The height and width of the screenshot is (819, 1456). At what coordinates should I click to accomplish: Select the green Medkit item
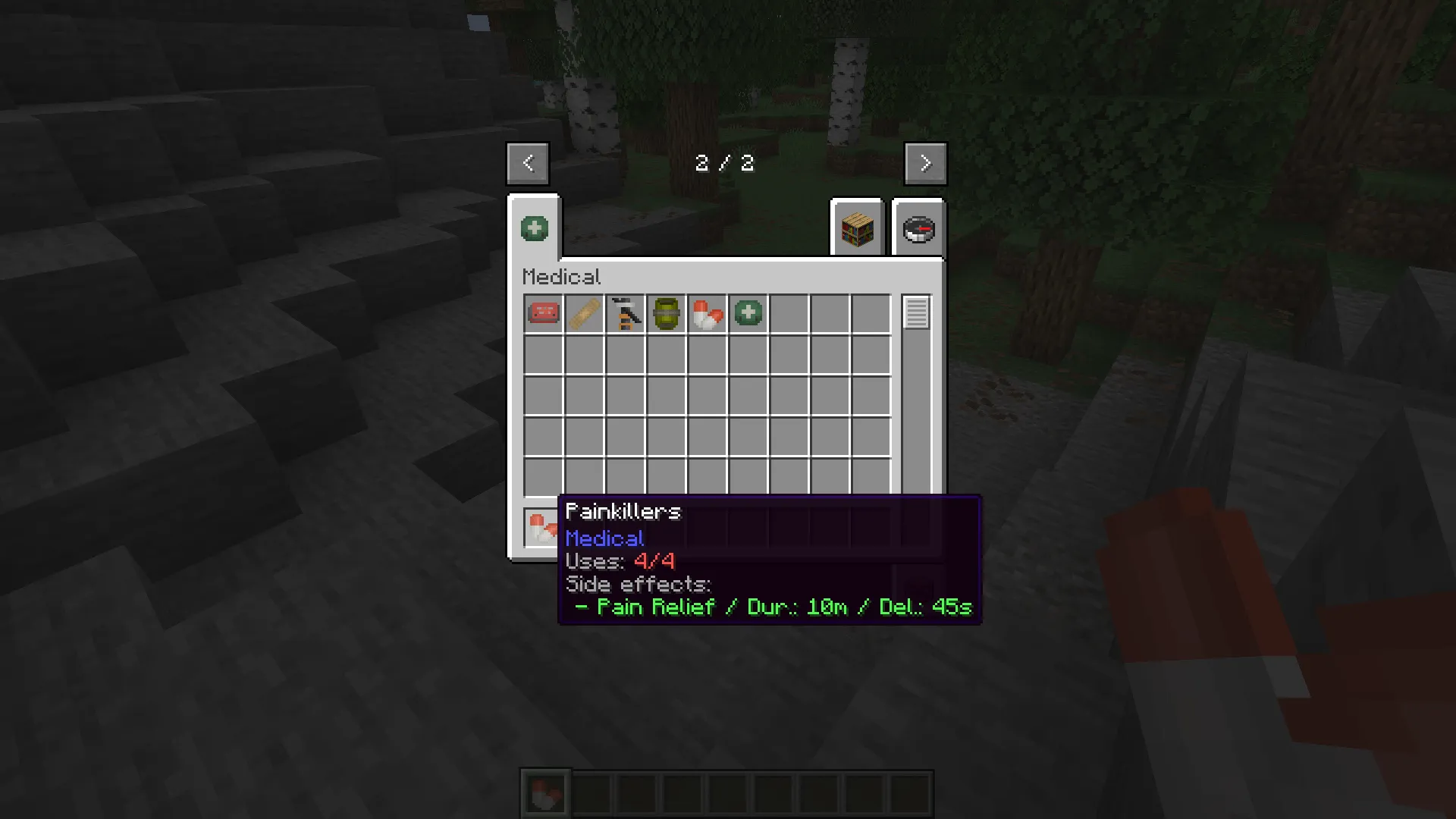[x=747, y=313]
